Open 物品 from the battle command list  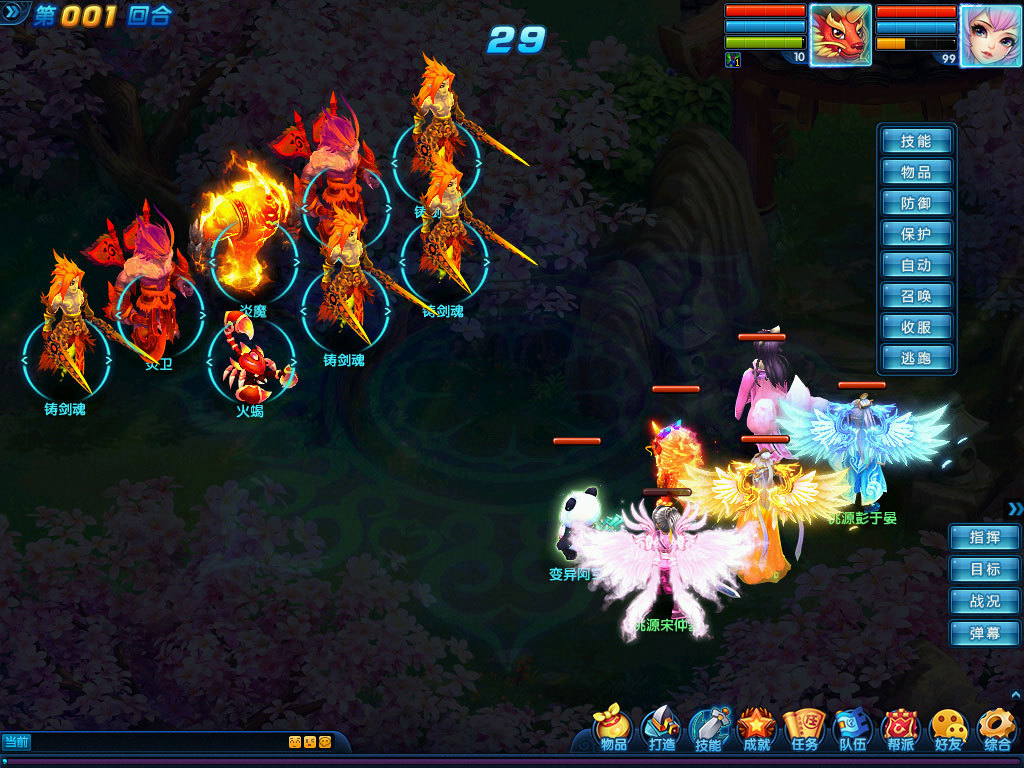916,172
